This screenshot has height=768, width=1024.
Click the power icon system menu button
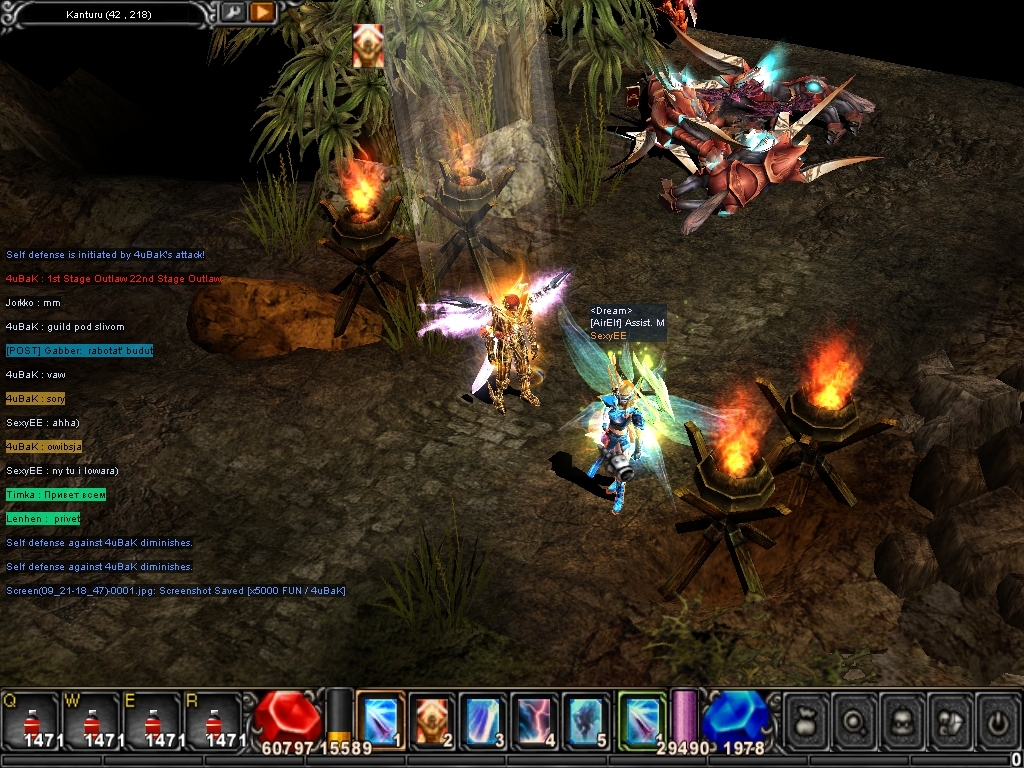coord(998,720)
